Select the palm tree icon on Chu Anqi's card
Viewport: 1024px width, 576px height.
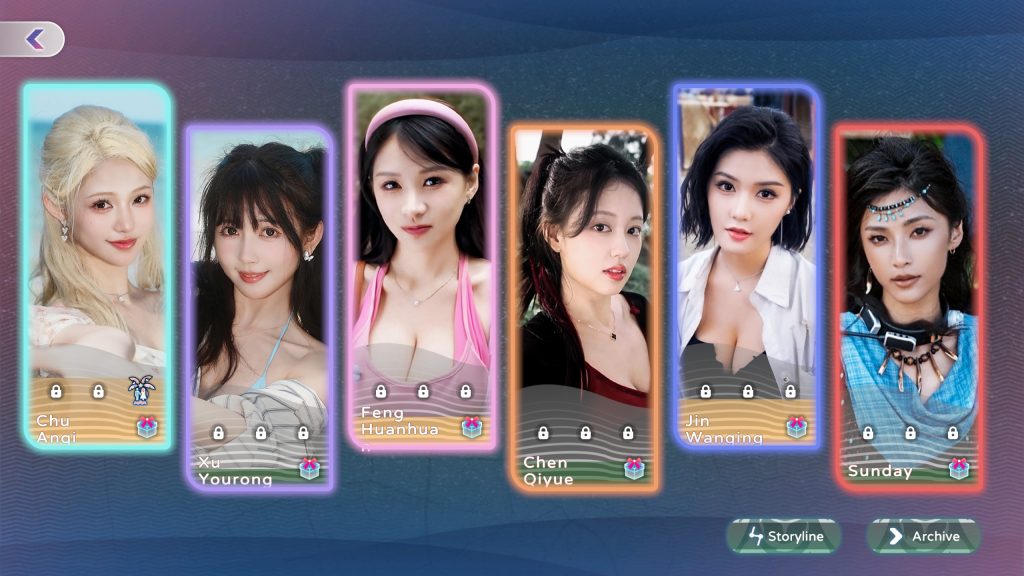click(x=140, y=391)
